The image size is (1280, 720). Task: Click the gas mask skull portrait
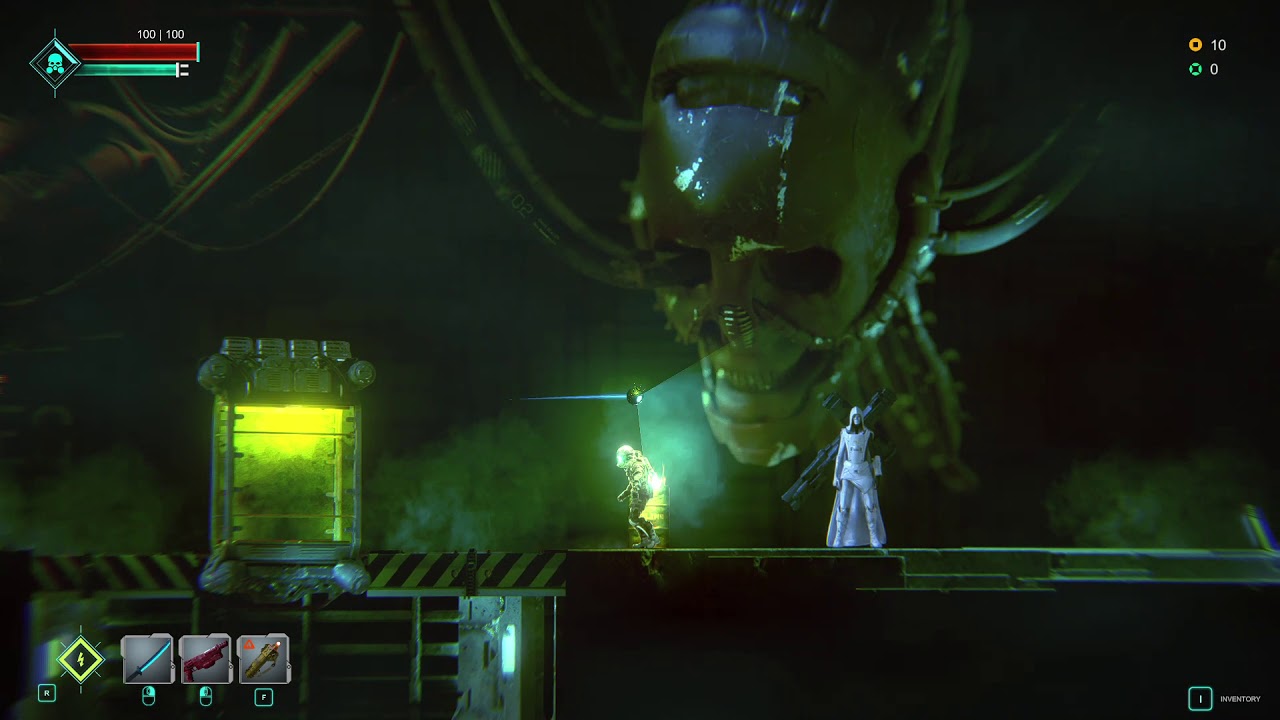point(54,64)
